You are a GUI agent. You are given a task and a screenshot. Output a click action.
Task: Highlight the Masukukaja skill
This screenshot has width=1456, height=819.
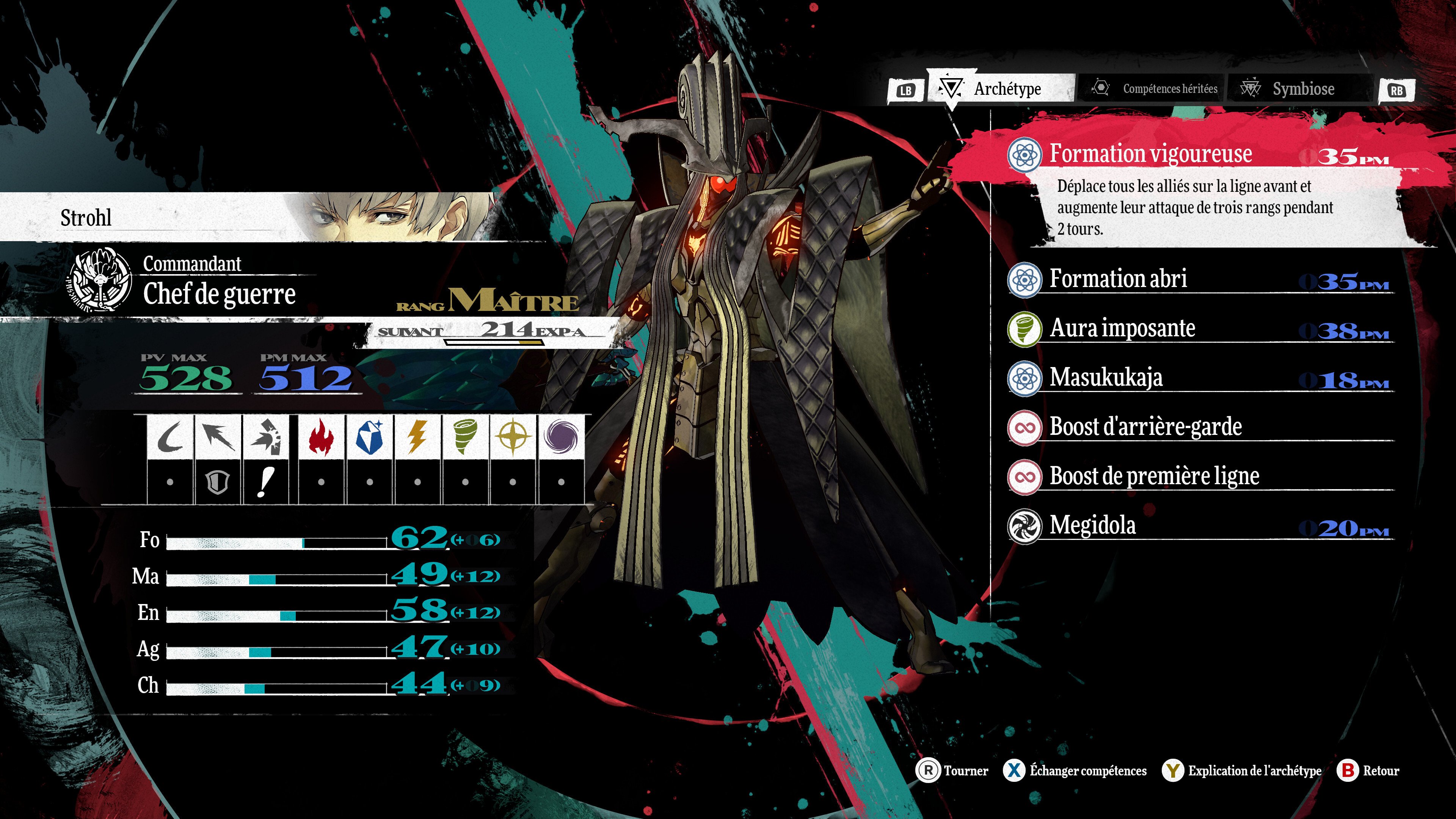(1106, 378)
